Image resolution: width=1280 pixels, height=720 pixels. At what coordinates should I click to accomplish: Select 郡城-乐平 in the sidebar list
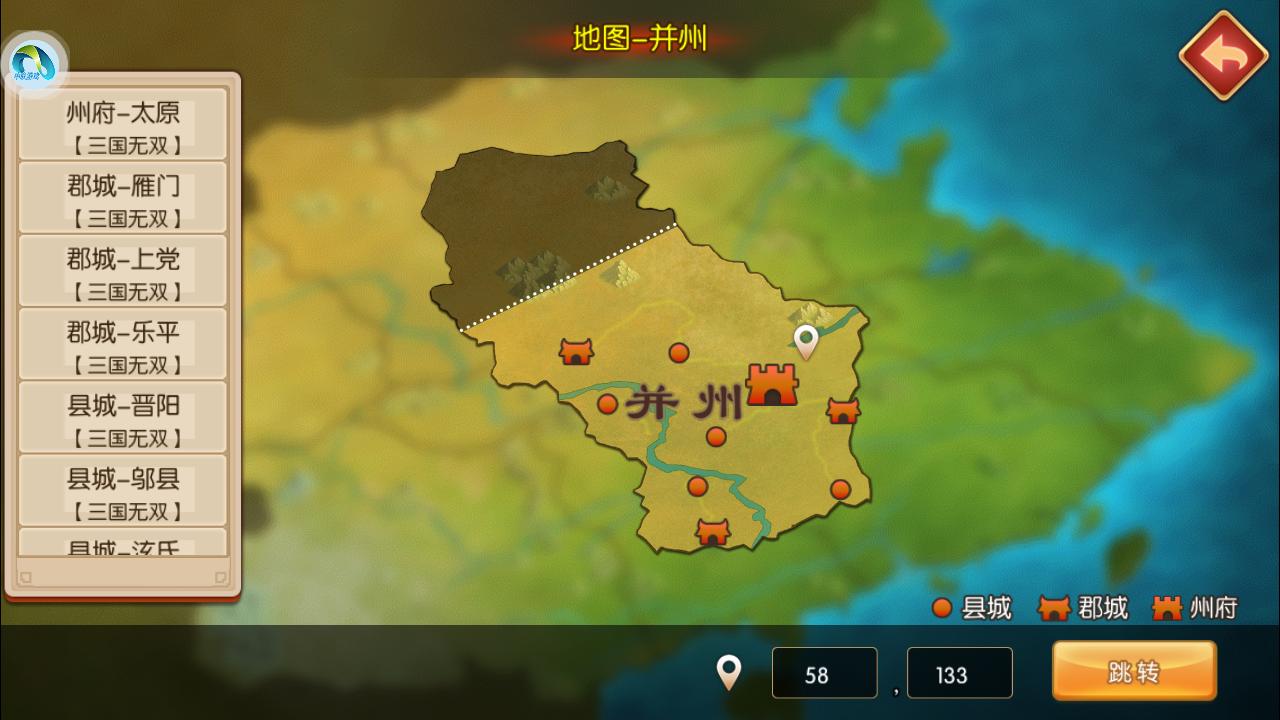click(122, 342)
